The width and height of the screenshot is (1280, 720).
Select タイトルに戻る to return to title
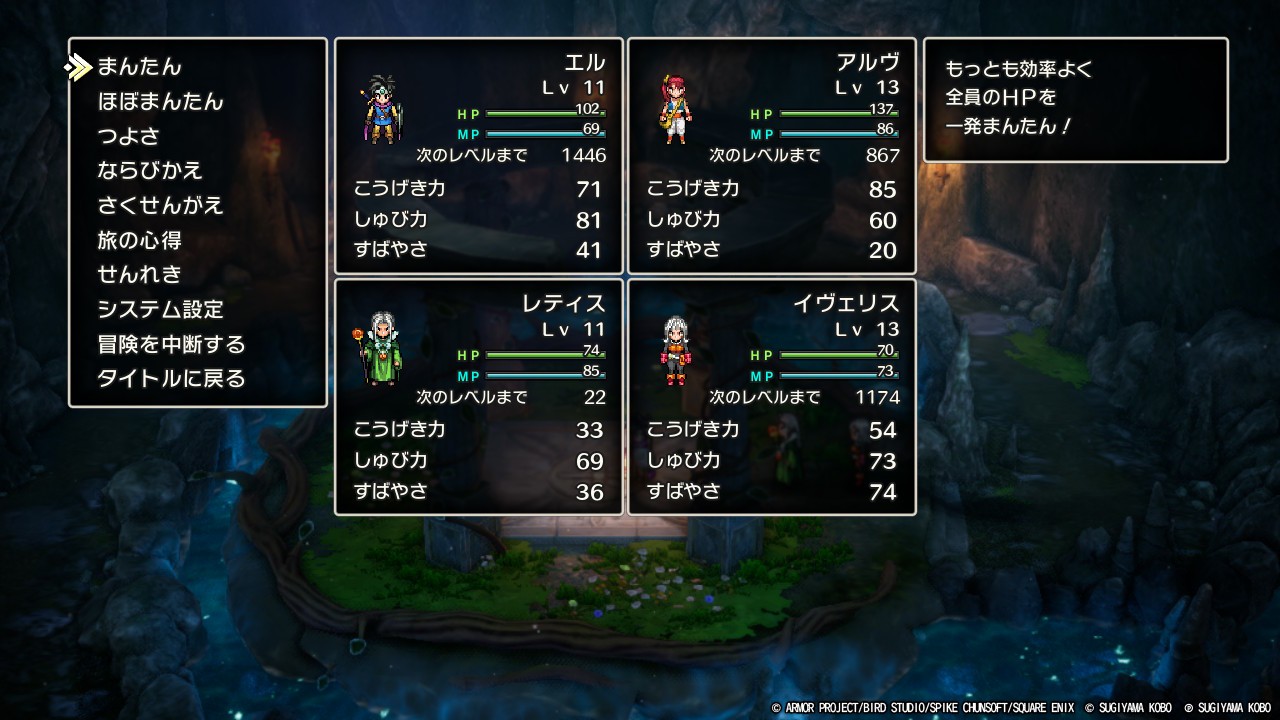171,378
